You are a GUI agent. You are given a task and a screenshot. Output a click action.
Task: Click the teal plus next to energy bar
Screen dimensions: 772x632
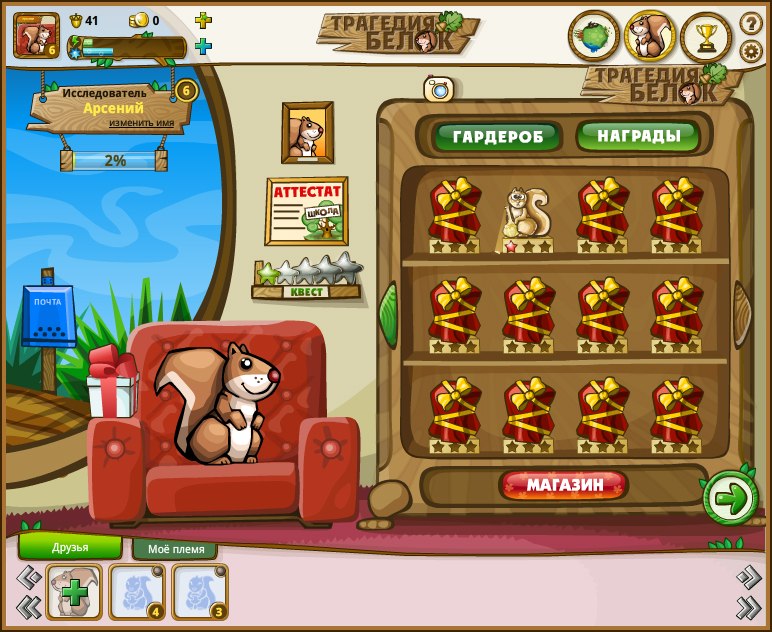pyautogui.click(x=203, y=46)
